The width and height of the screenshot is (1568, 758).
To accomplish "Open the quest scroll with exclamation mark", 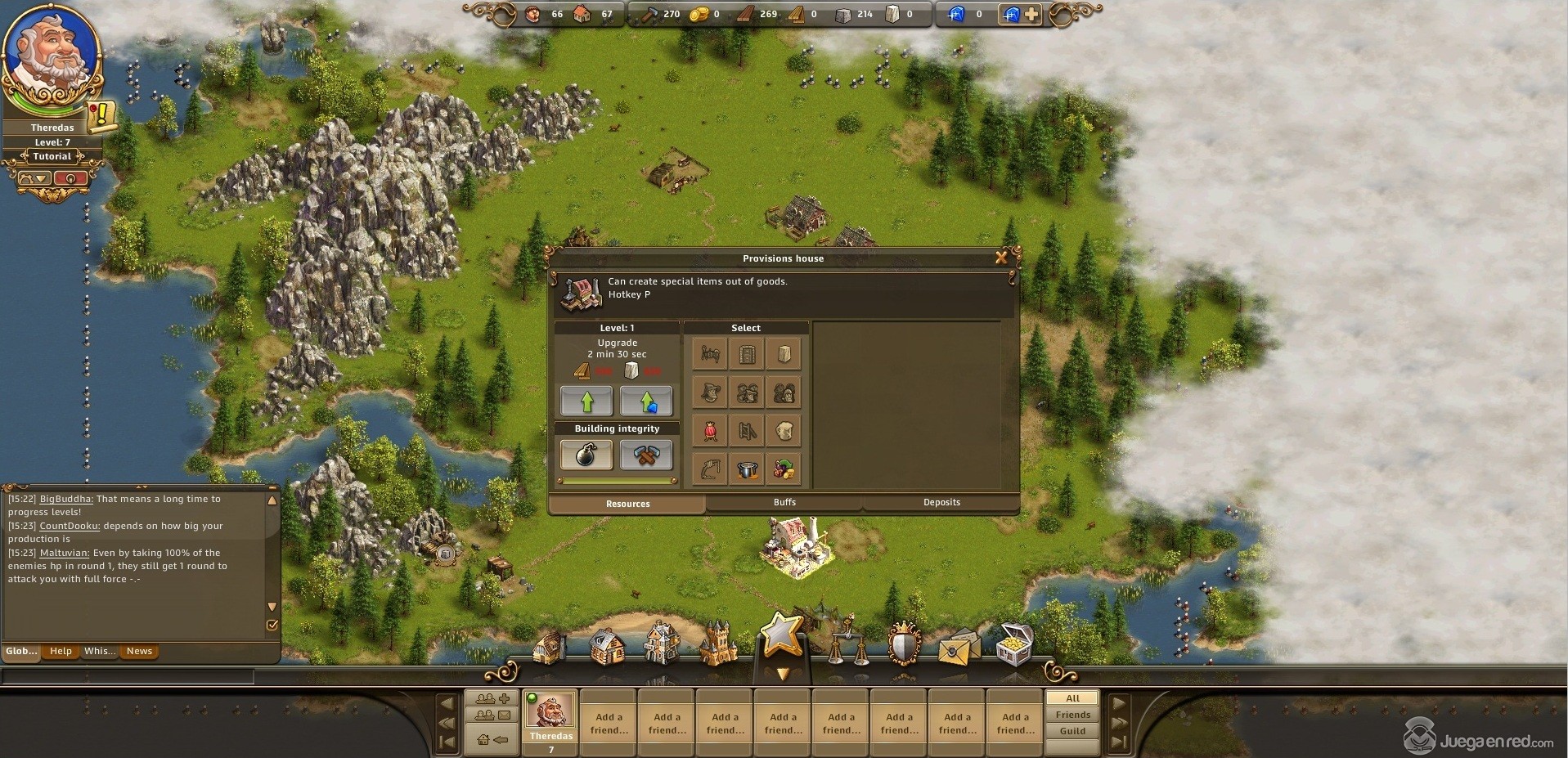I will click(x=102, y=115).
